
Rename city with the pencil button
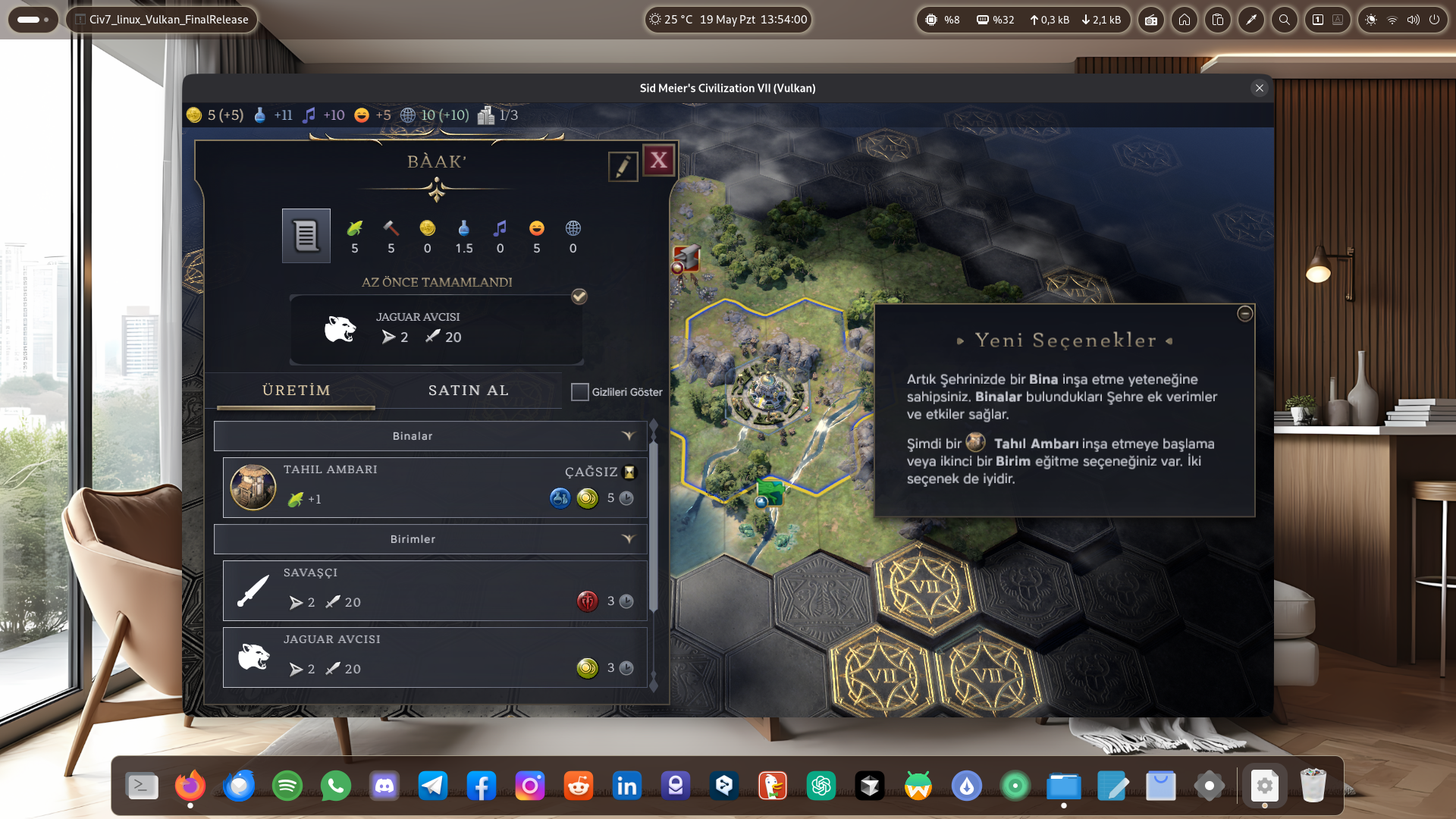tap(623, 166)
